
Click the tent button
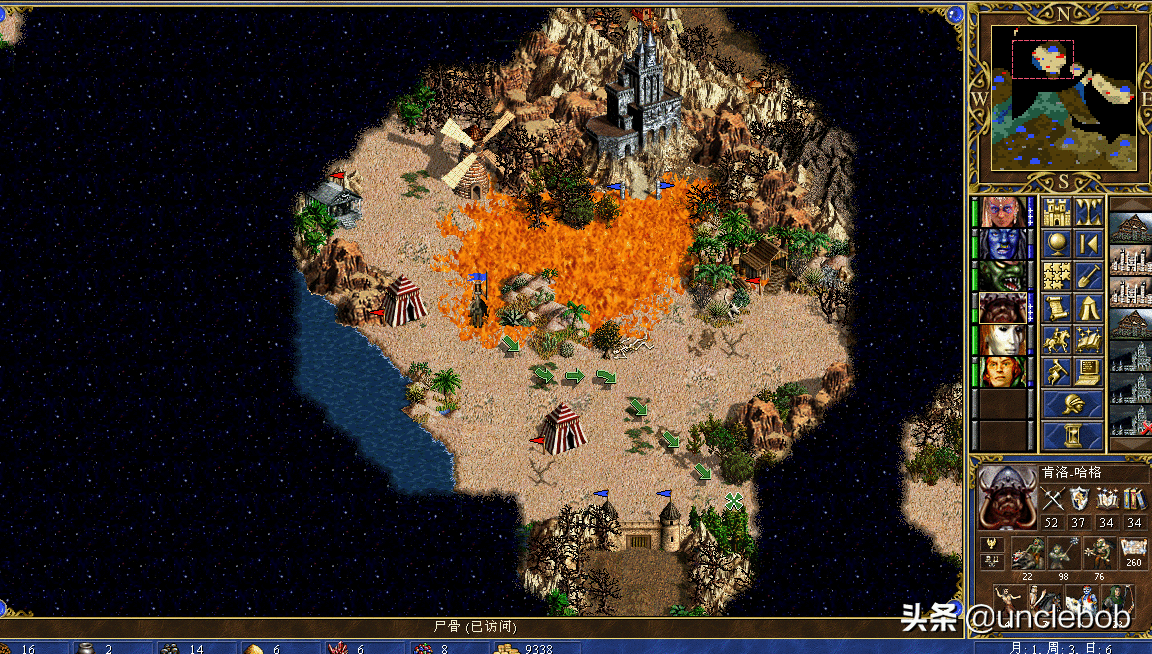1088,308
